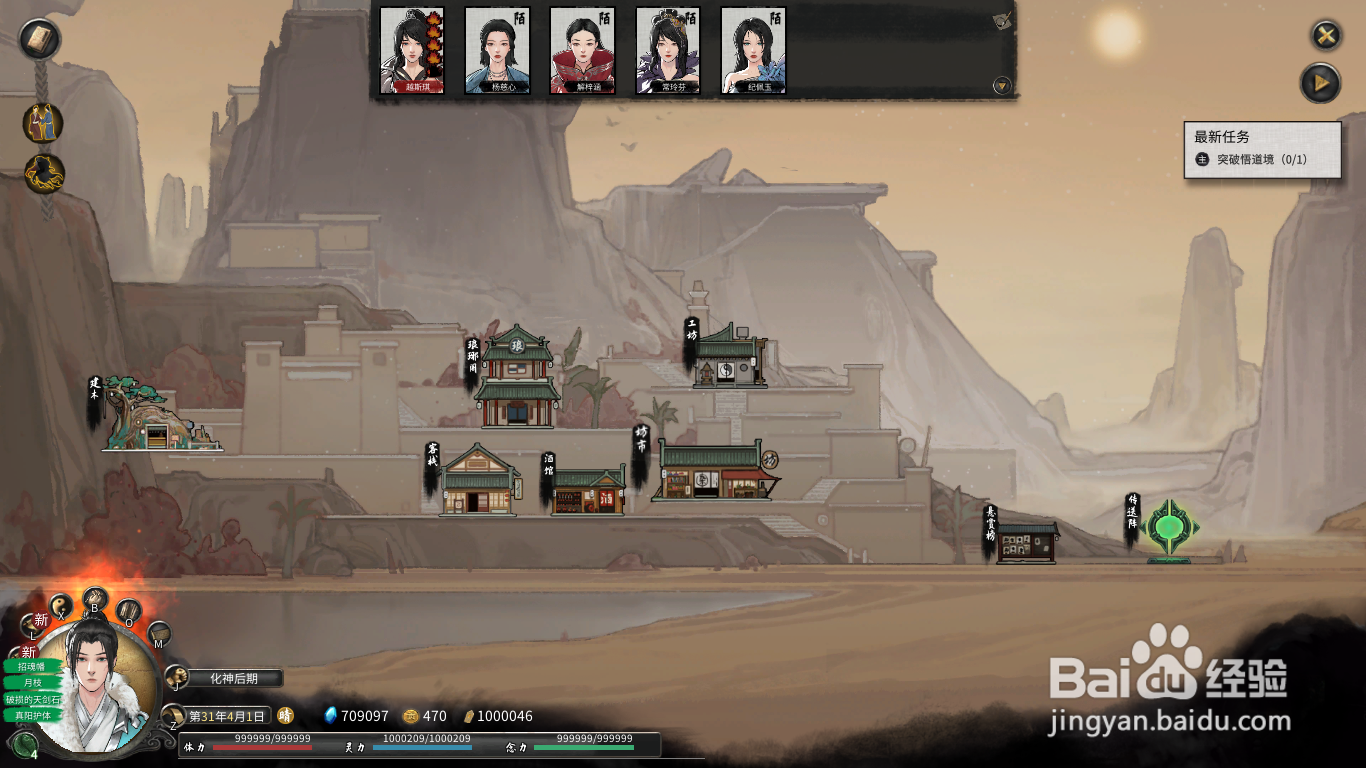
Task: Click the 化神后期 cultivation realm label
Action: coord(234,678)
